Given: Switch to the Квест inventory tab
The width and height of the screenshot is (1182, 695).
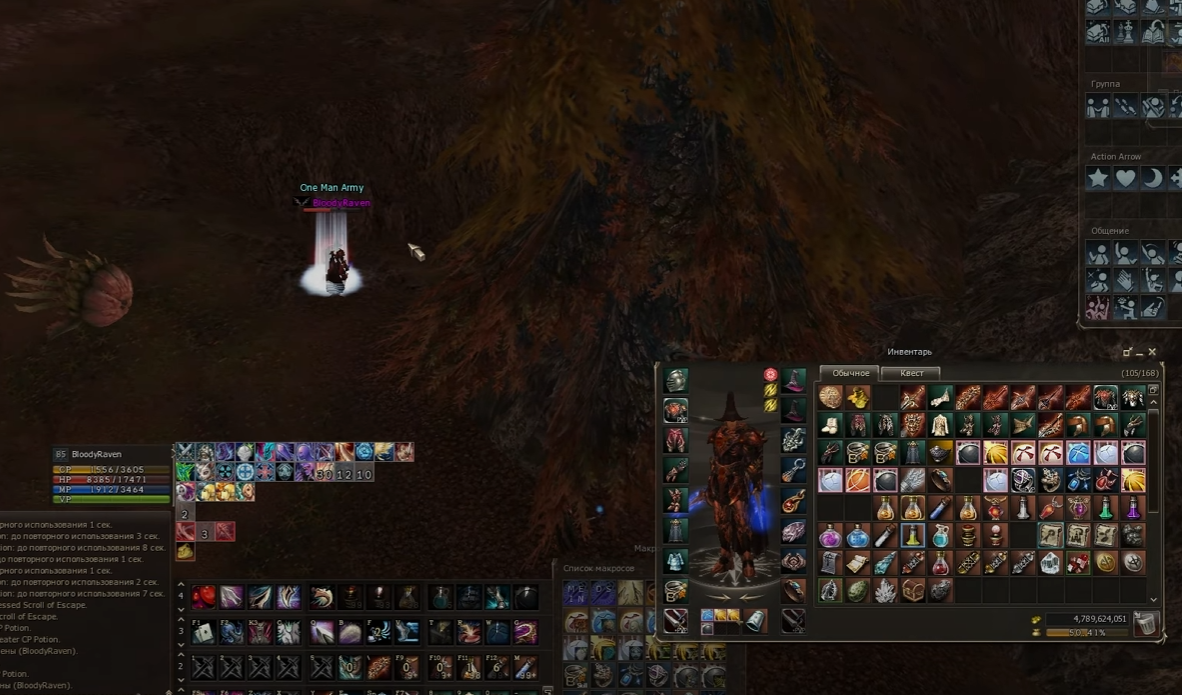Looking at the screenshot, I should click(911, 373).
